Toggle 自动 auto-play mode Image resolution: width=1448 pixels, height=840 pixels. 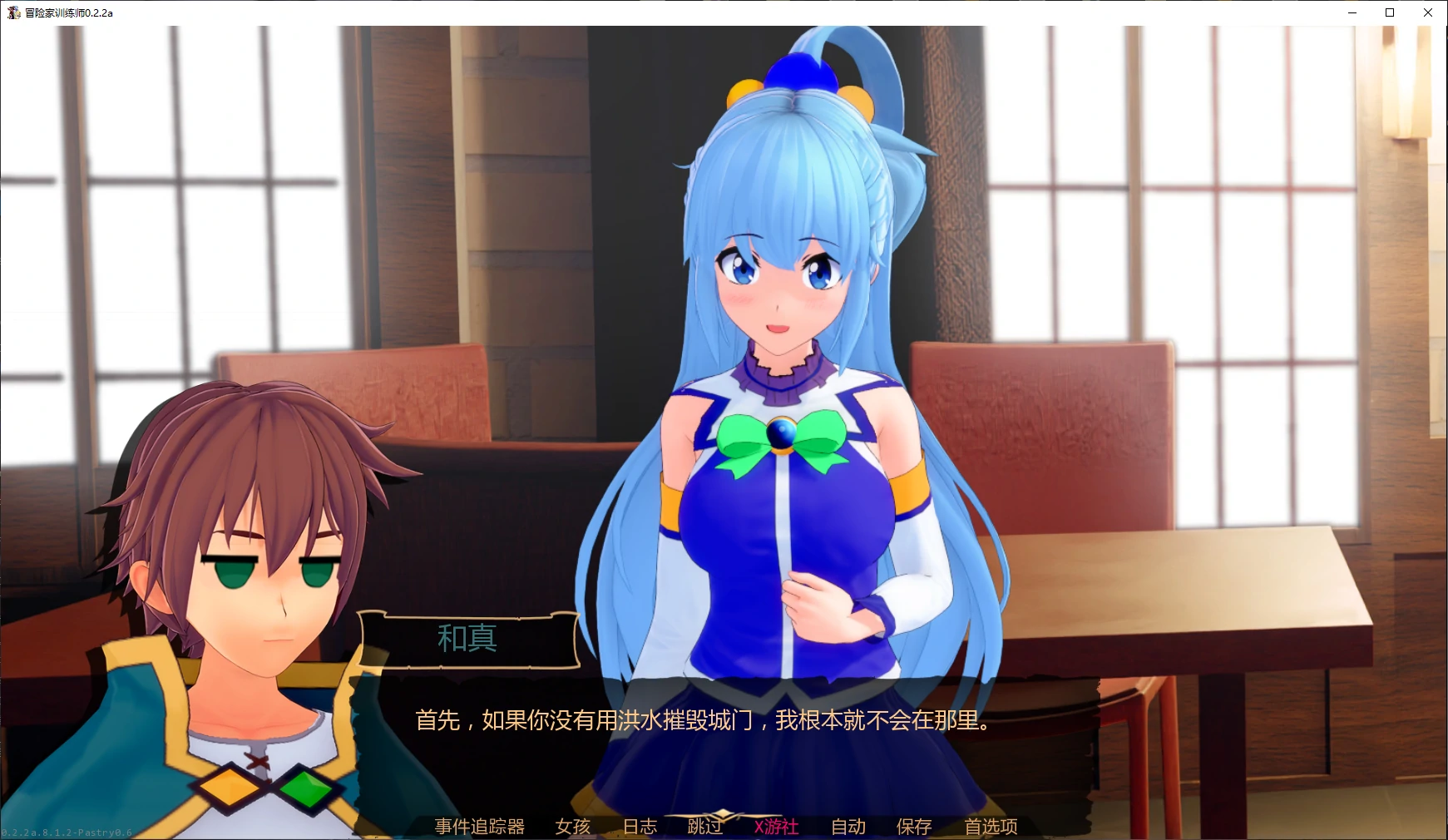848,828
